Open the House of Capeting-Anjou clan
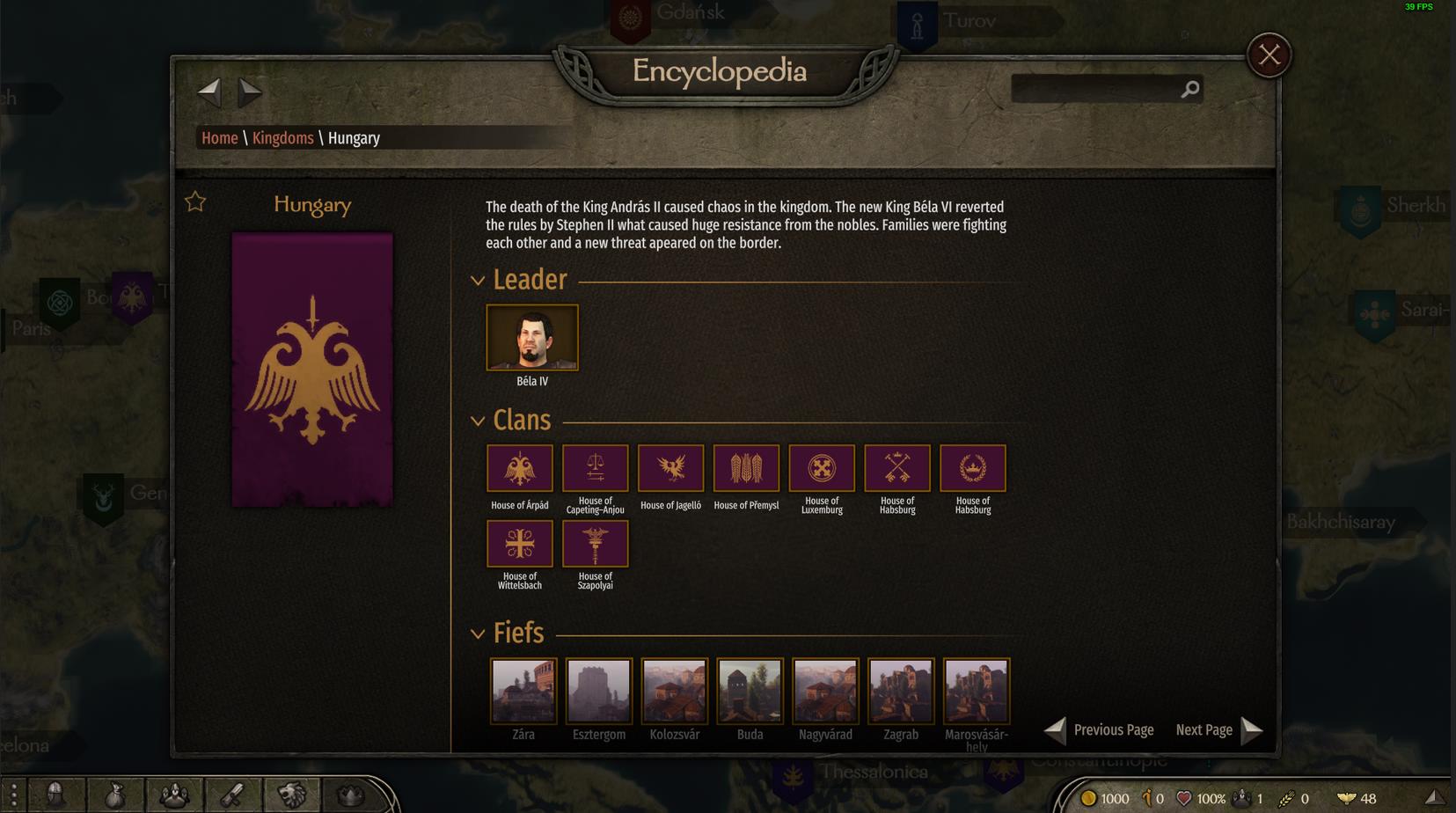Screen dimensions: 1456x813 pyautogui.click(x=596, y=468)
